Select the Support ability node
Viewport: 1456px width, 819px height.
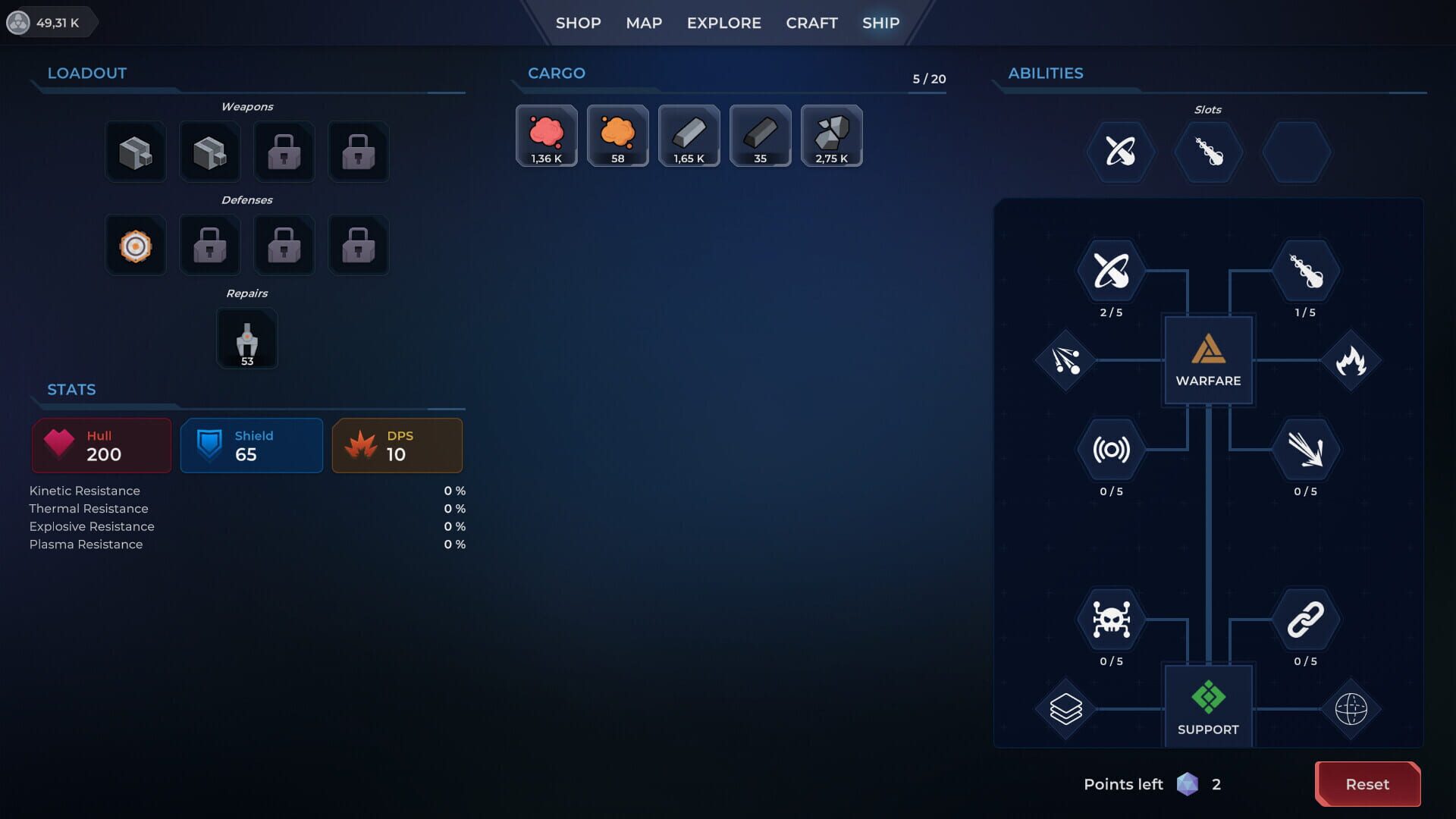point(1208,705)
